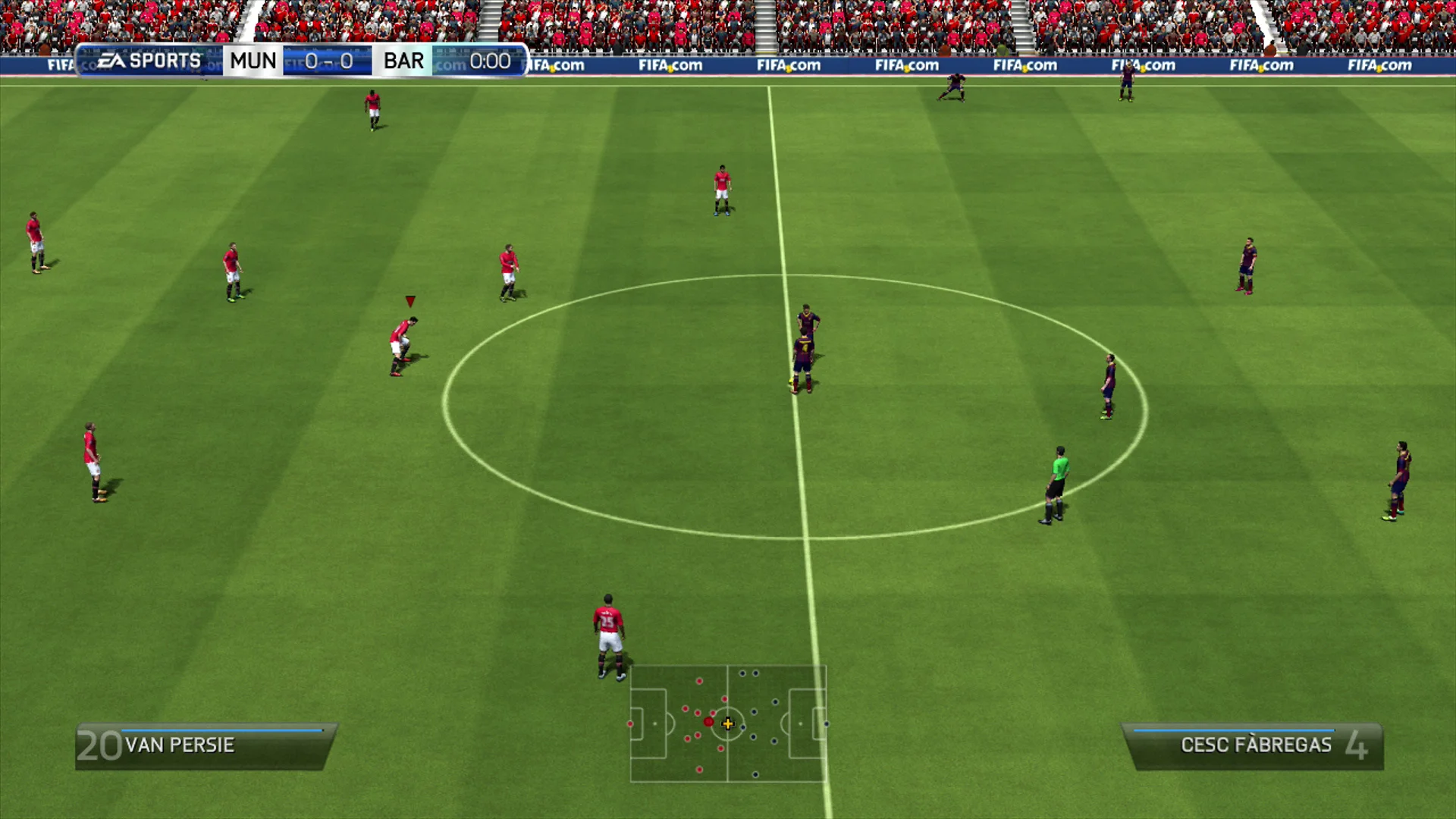
Task: Click the yellow ball marker on the radar
Action: pyautogui.click(x=727, y=724)
